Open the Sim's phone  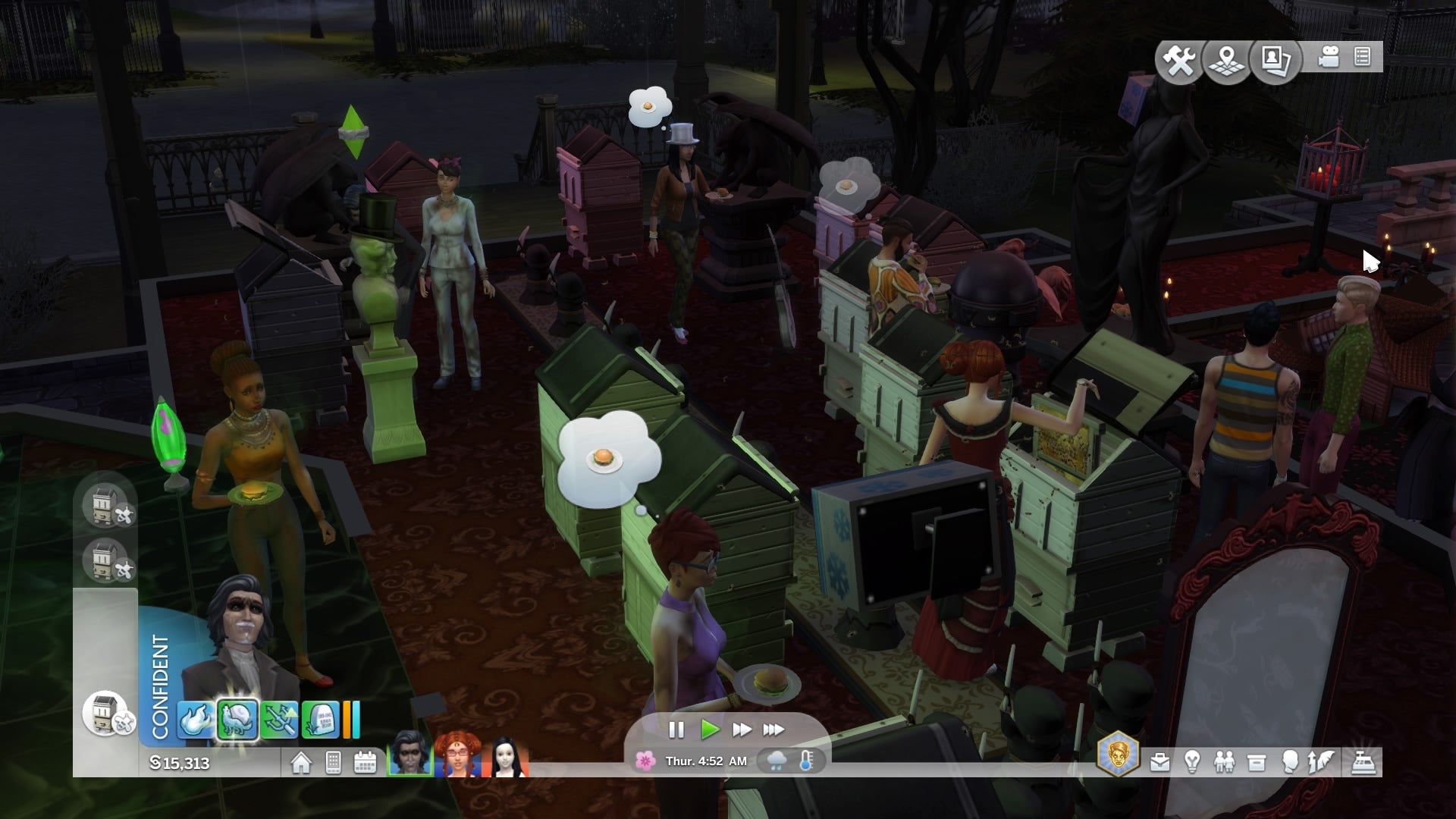point(333,762)
